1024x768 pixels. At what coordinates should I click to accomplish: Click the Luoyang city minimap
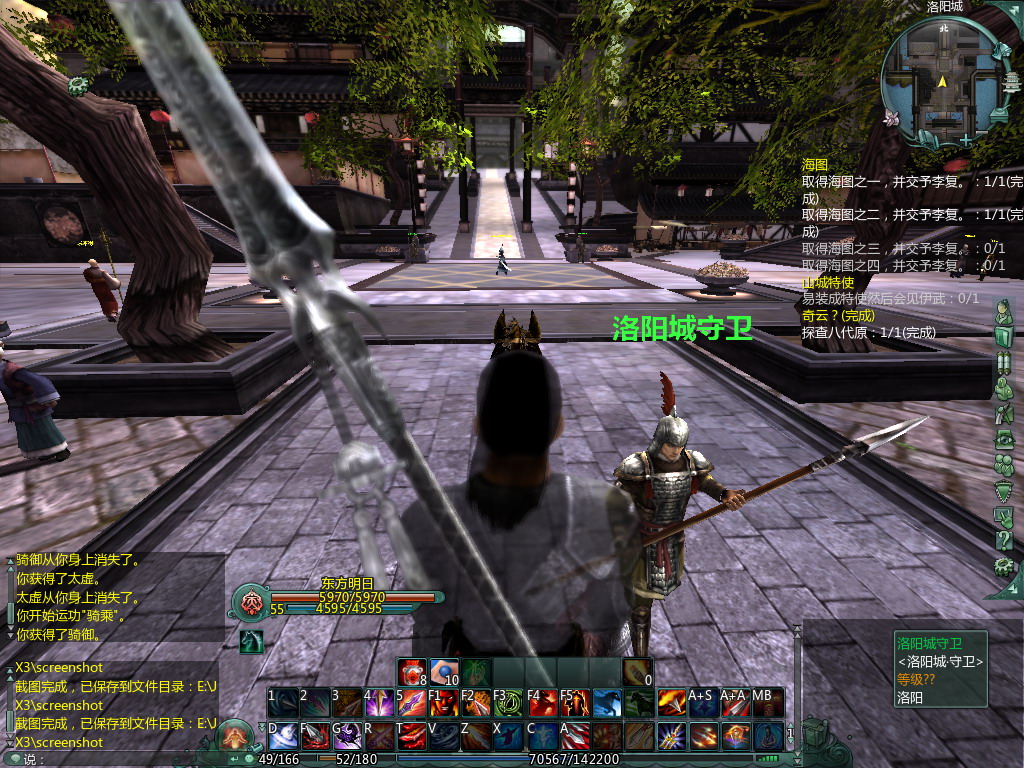[x=943, y=78]
